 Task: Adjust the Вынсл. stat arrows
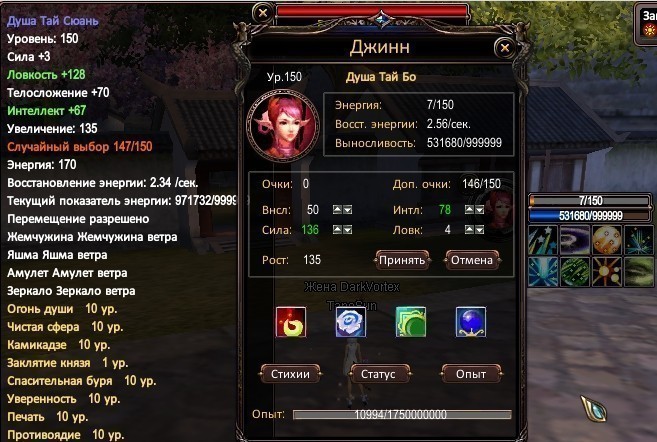coord(340,209)
